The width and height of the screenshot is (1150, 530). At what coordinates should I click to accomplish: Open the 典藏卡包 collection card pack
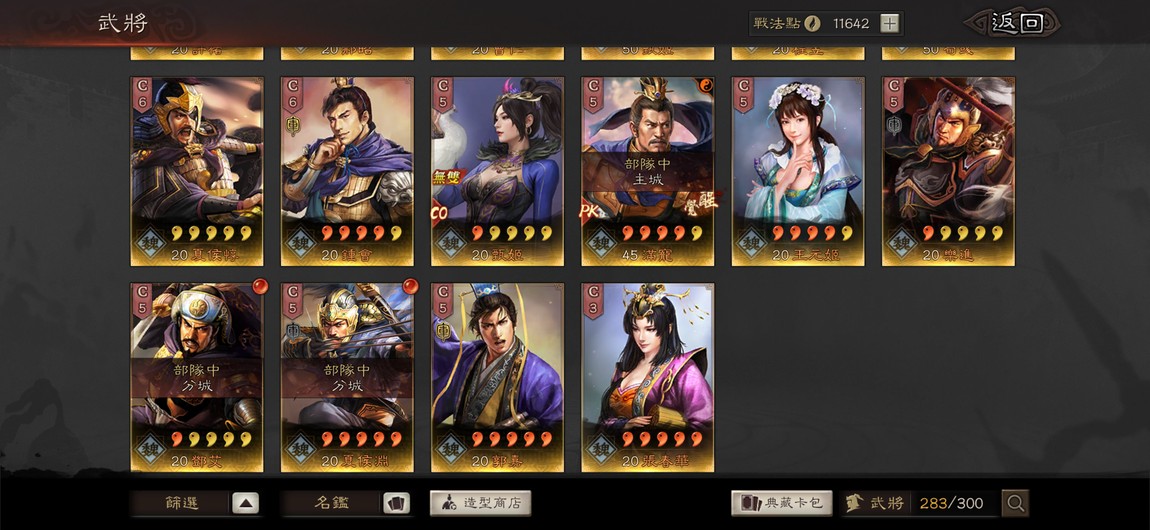click(x=782, y=503)
